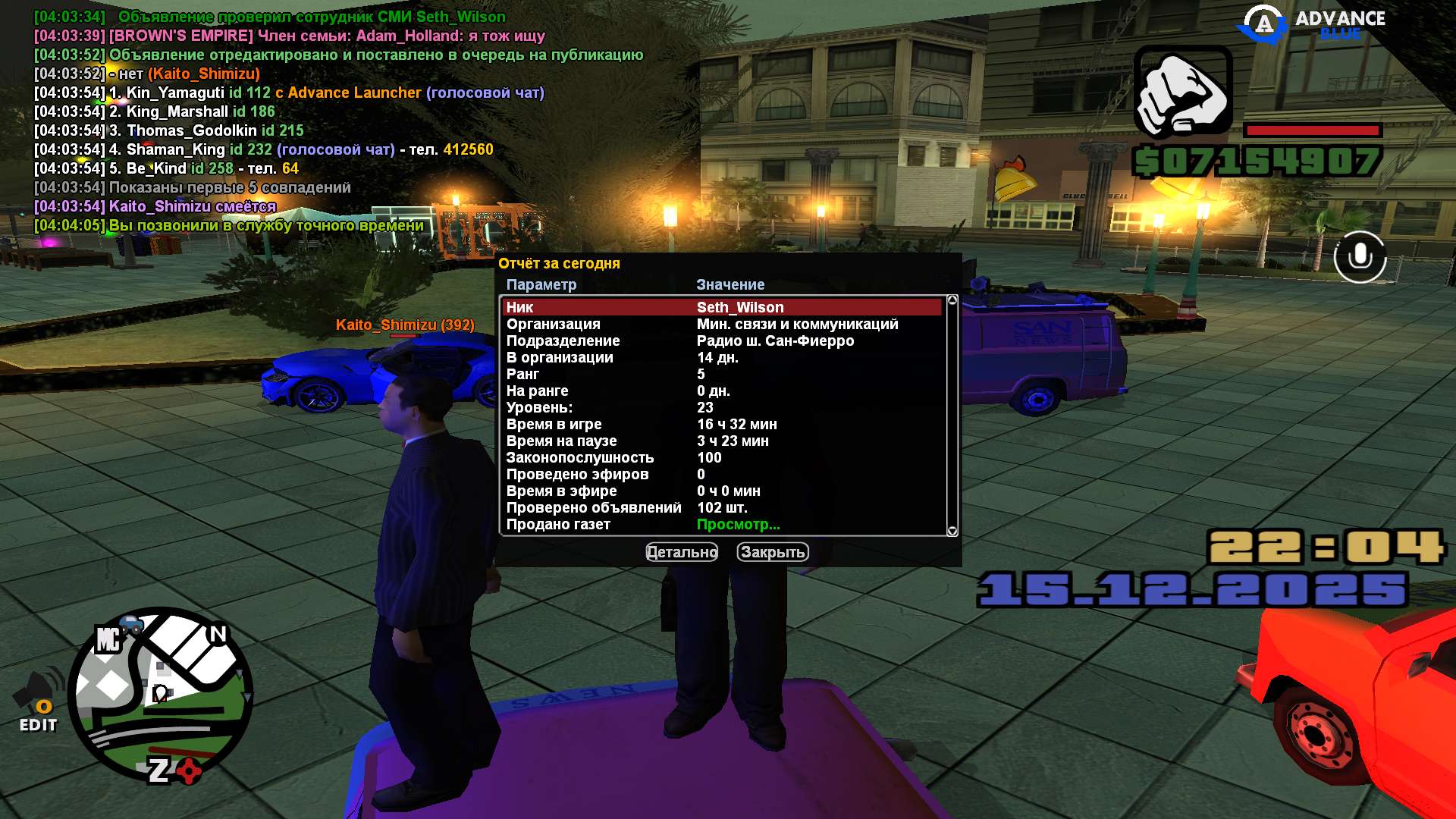
Task: Select the Ник row Seth_Wilson
Action: click(720, 307)
